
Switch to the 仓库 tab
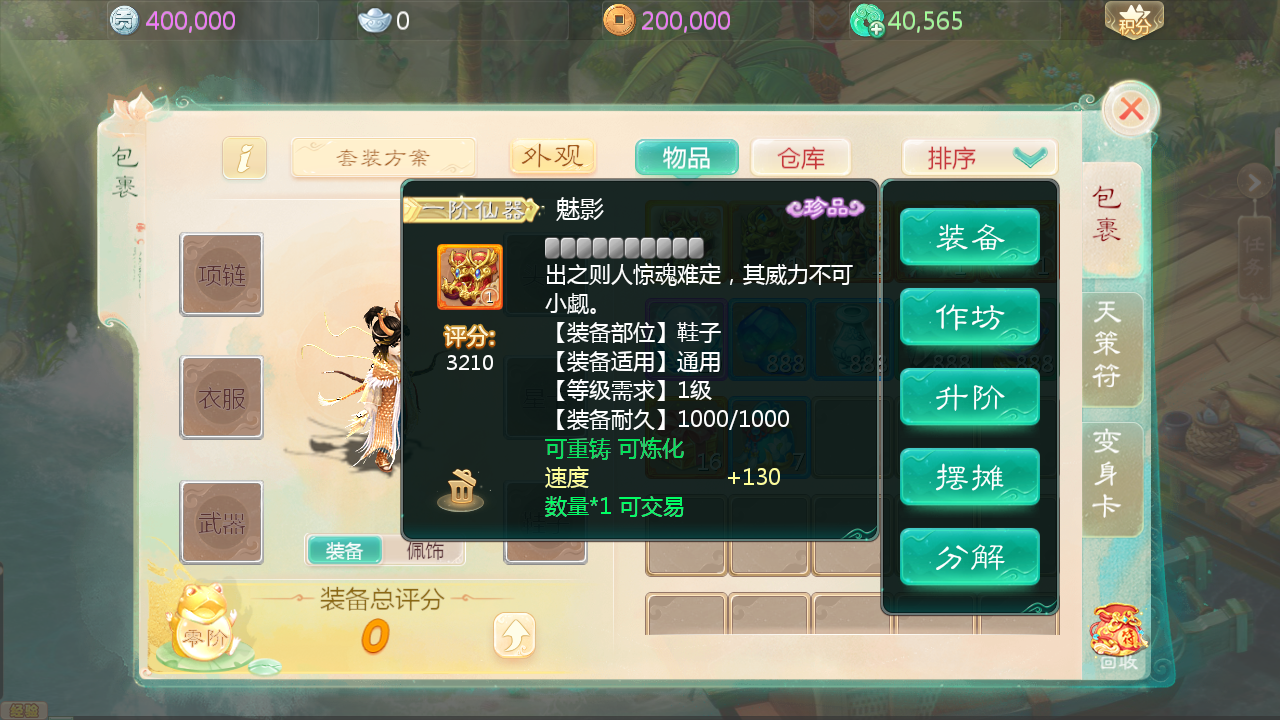[800, 157]
